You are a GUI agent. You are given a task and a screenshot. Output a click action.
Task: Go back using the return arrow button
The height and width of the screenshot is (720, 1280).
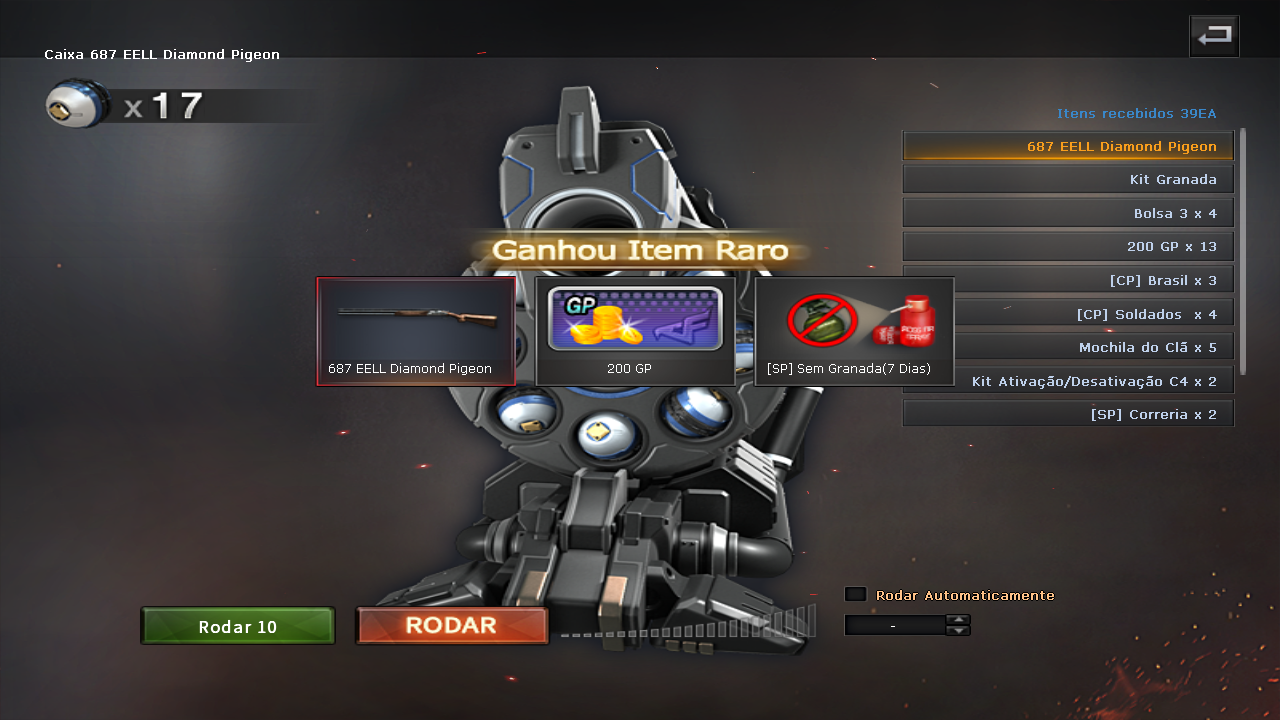tap(1214, 36)
